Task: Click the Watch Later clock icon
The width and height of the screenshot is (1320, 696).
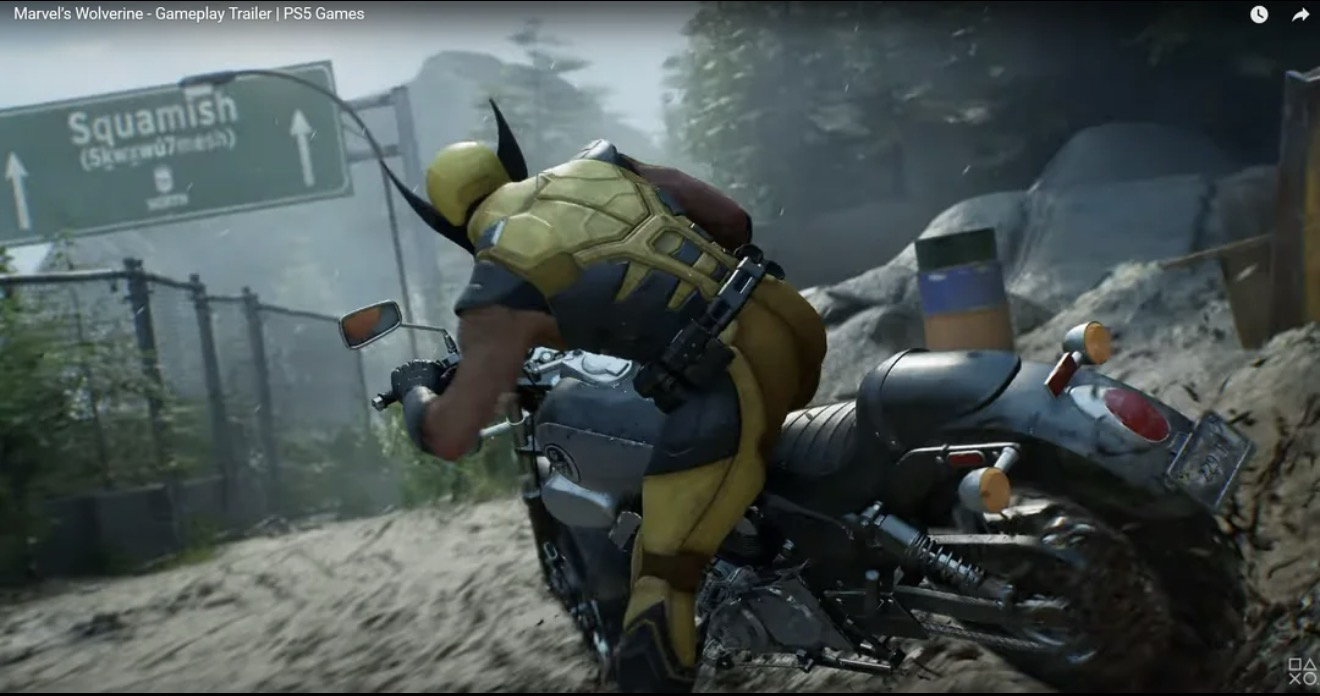Action: 1259,15
